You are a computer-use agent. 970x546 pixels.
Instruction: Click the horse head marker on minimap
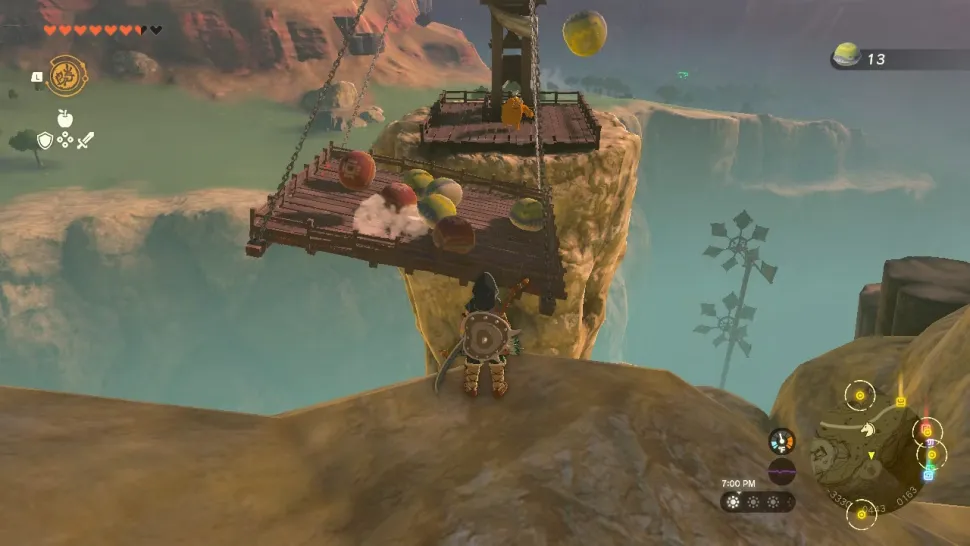(x=868, y=427)
